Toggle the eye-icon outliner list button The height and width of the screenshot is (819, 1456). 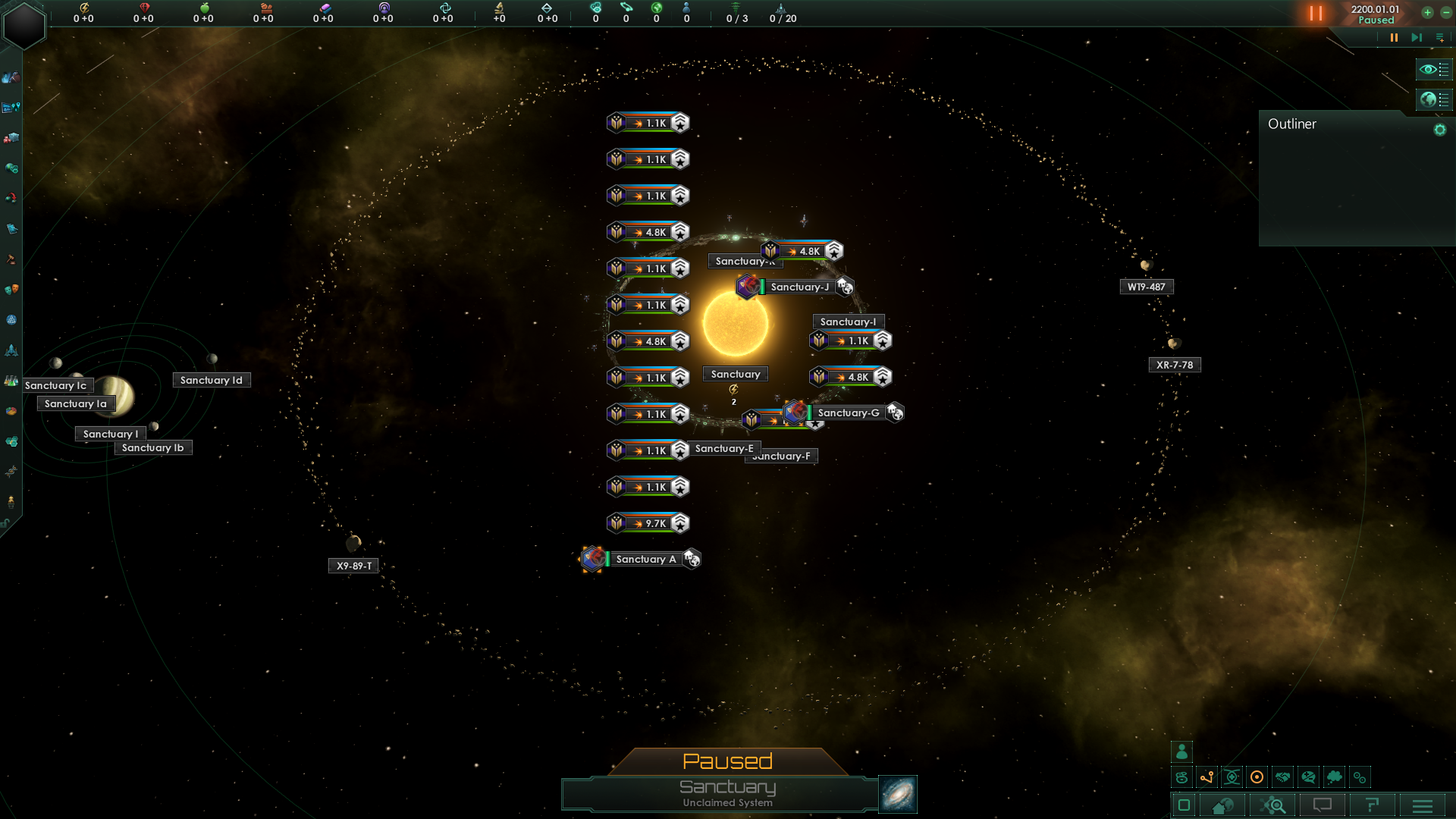pos(1434,69)
